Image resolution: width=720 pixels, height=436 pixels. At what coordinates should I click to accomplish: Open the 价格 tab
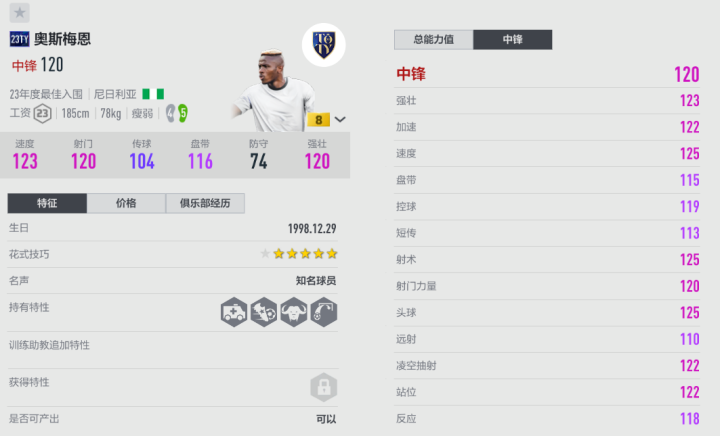[x=126, y=203]
